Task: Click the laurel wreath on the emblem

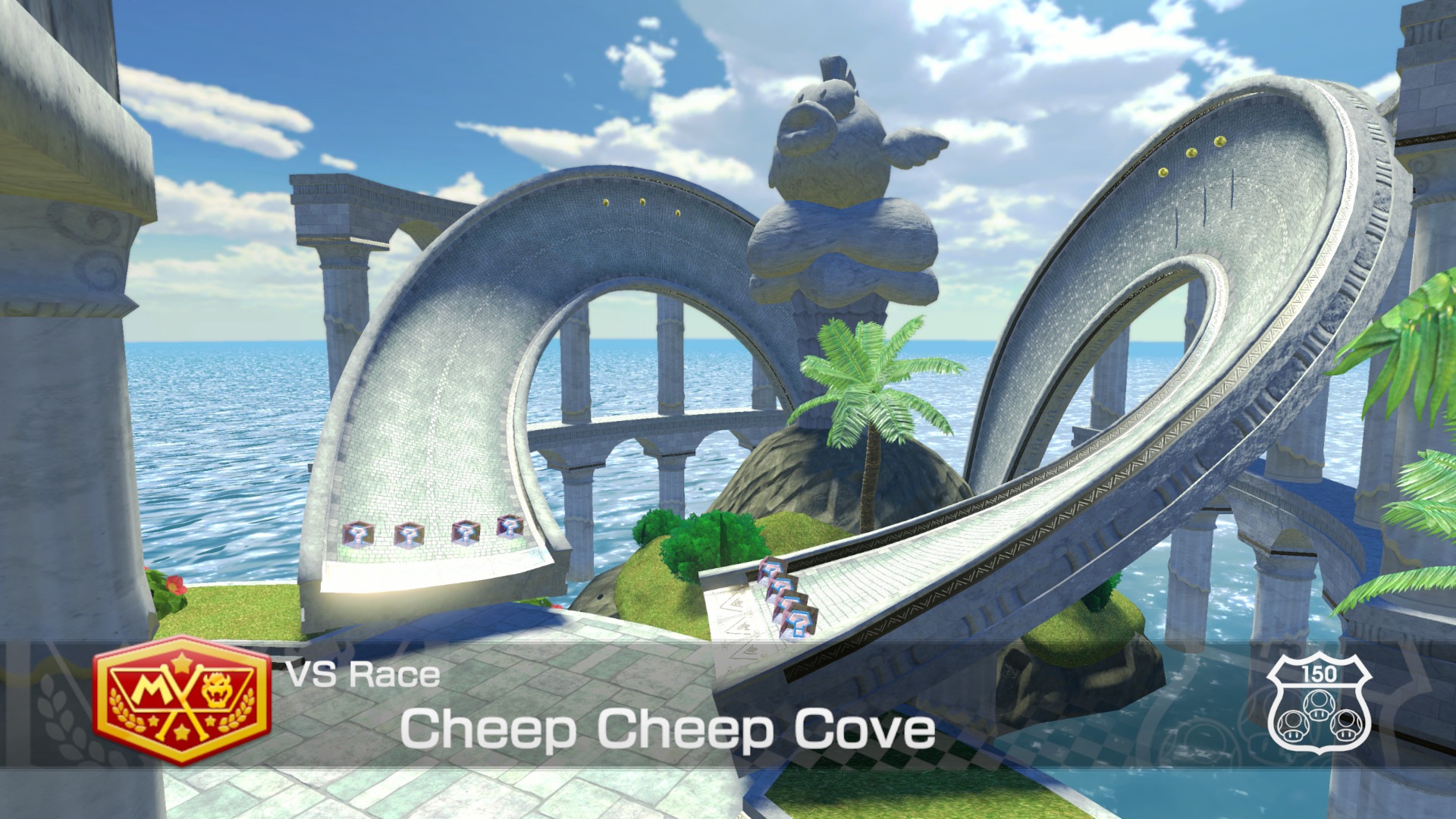Action: click(x=121, y=708)
